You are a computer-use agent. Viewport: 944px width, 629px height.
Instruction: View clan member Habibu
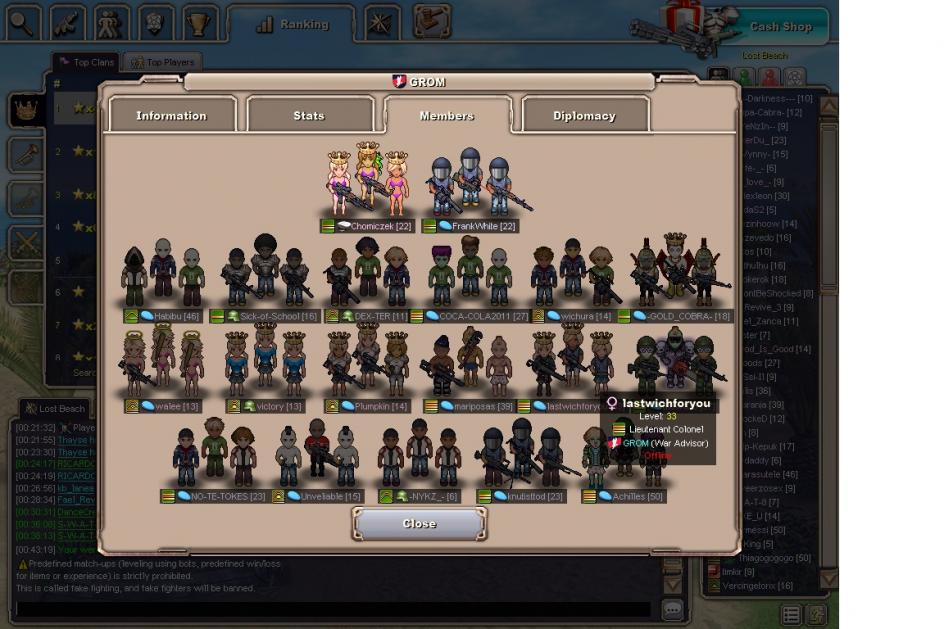click(x=163, y=275)
